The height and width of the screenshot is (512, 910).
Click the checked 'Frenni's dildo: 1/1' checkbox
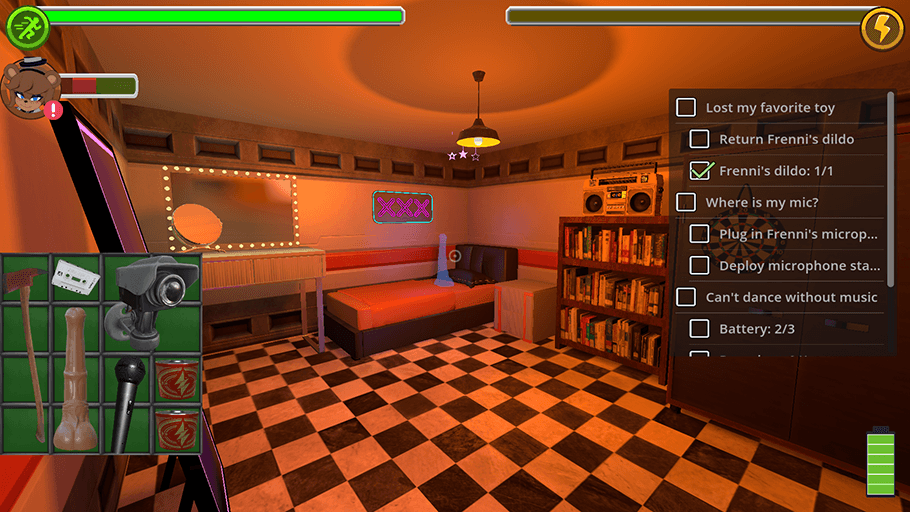click(701, 171)
